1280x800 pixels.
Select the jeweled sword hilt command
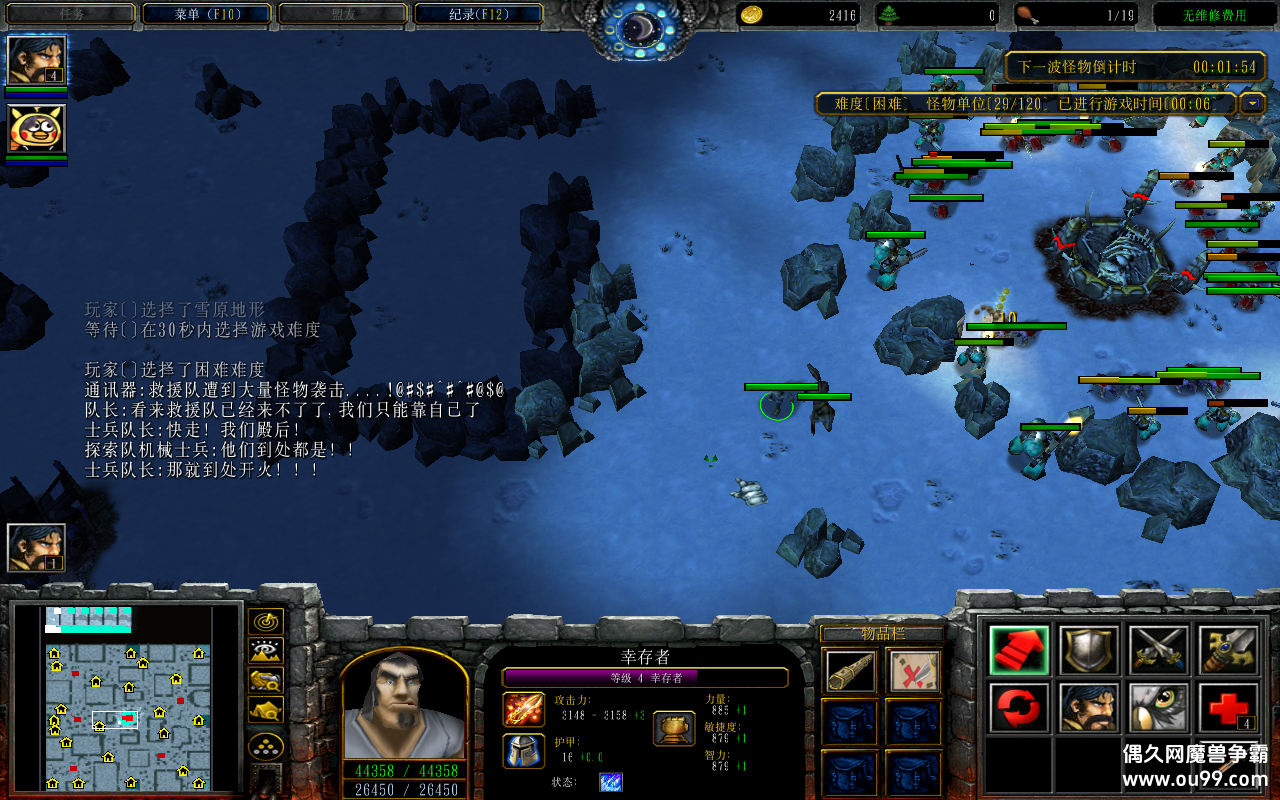pyautogui.click(x=1228, y=650)
